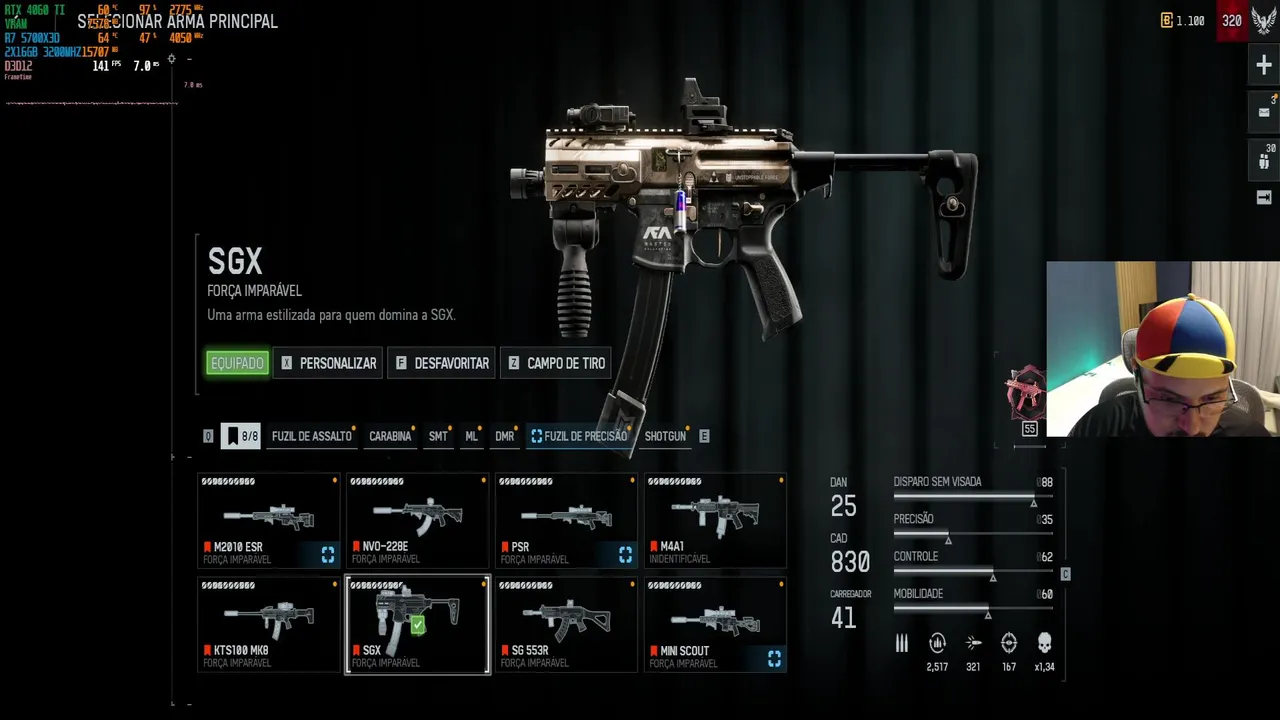Click the green Equipado button
This screenshot has width=1280, height=720.
[237, 363]
